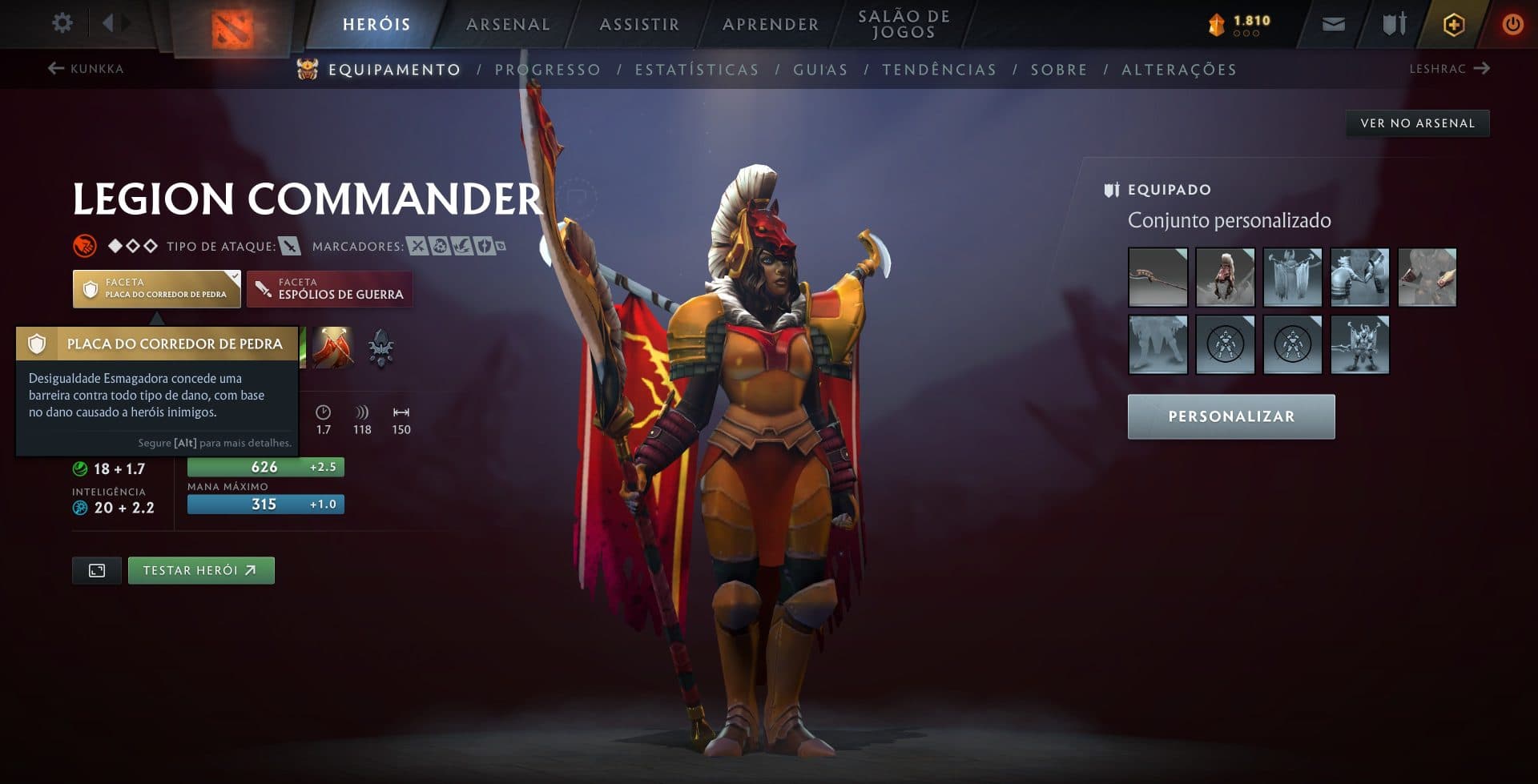
Task: Click the Ver no Arsenal link
Action: click(1415, 123)
